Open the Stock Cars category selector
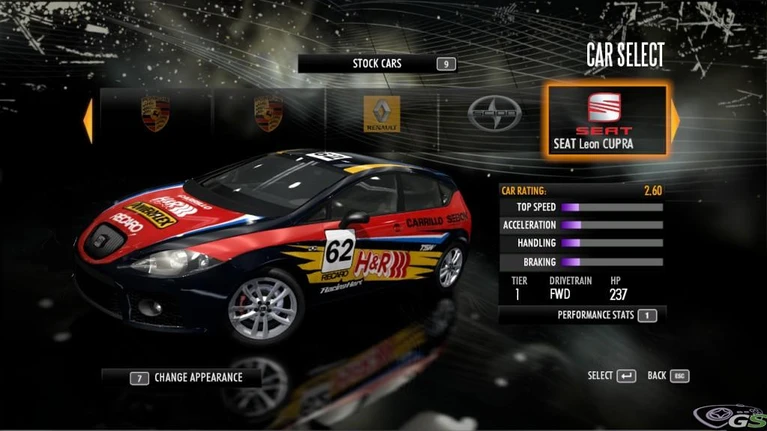767x431 pixels. coord(378,64)
